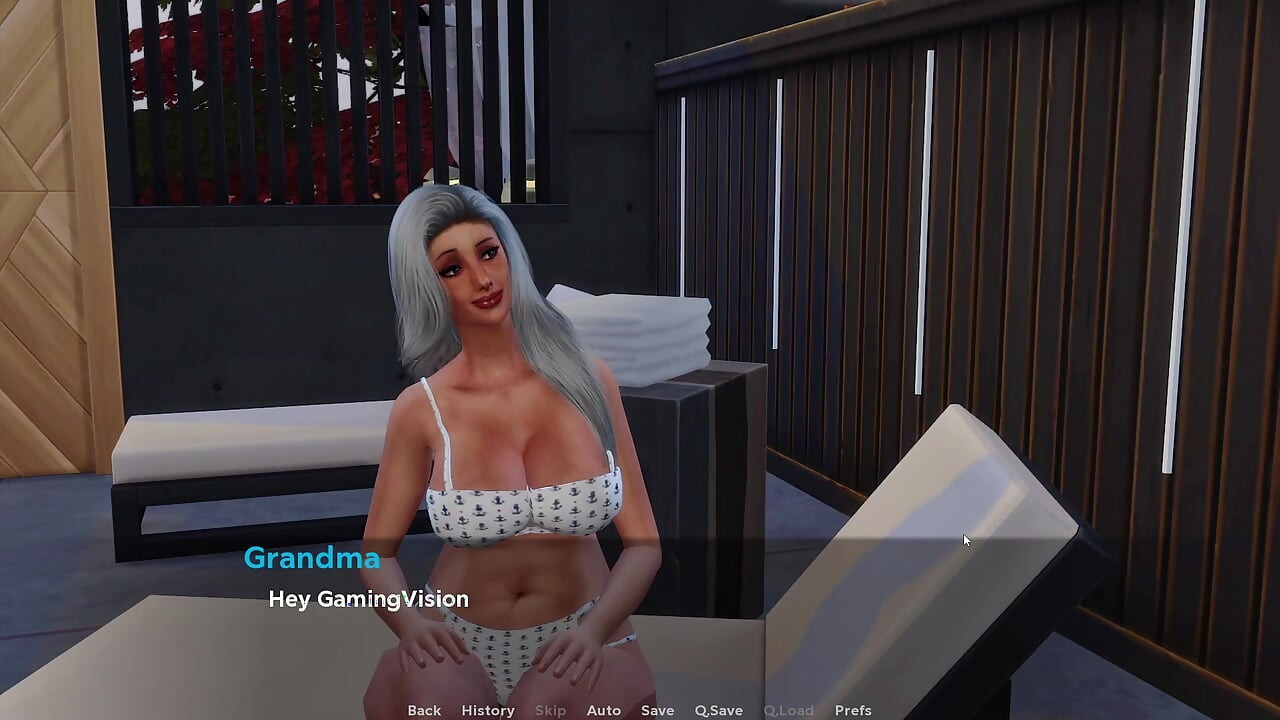Click the speaker name Grandma
The height and width of the screenshot is (720, 1280).
[x=312, y=558]
